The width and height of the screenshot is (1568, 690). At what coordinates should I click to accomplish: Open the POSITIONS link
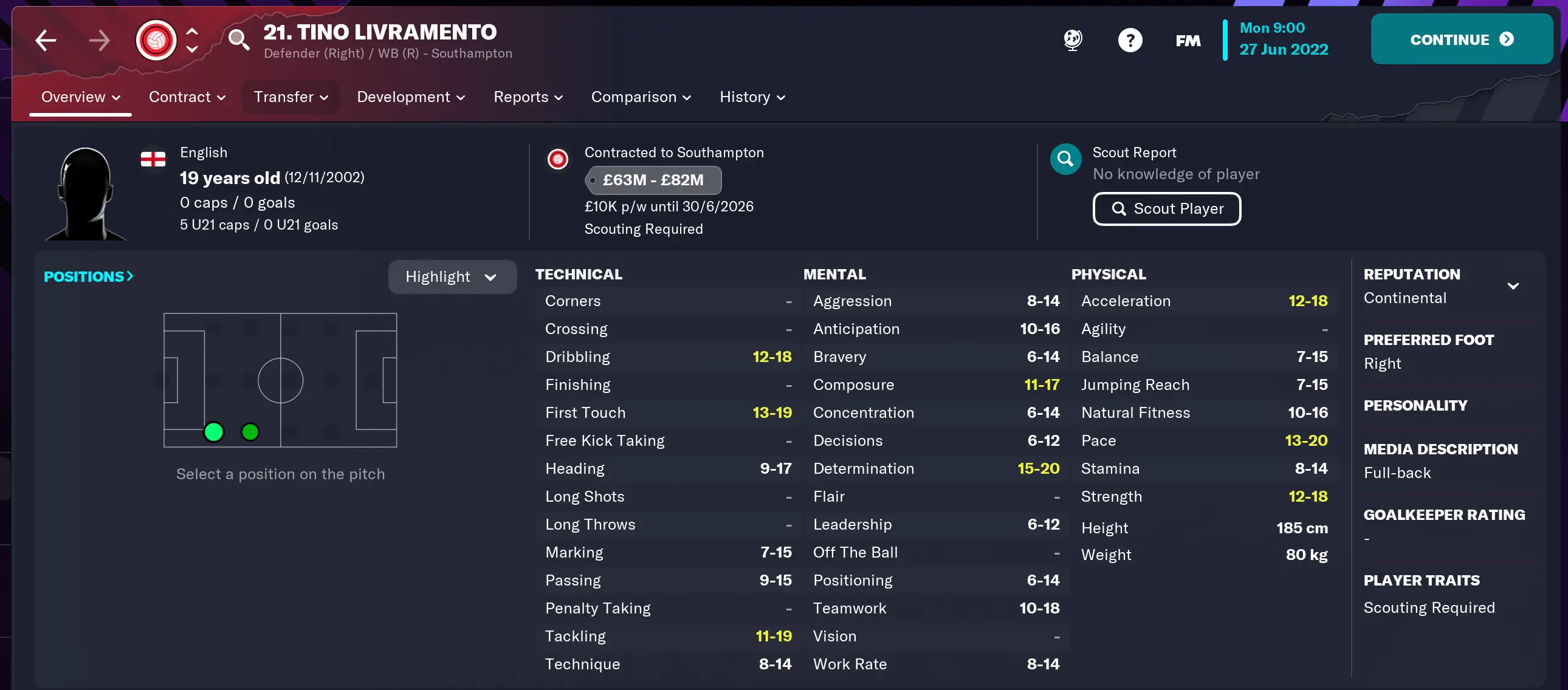click(x=88, y=276)
